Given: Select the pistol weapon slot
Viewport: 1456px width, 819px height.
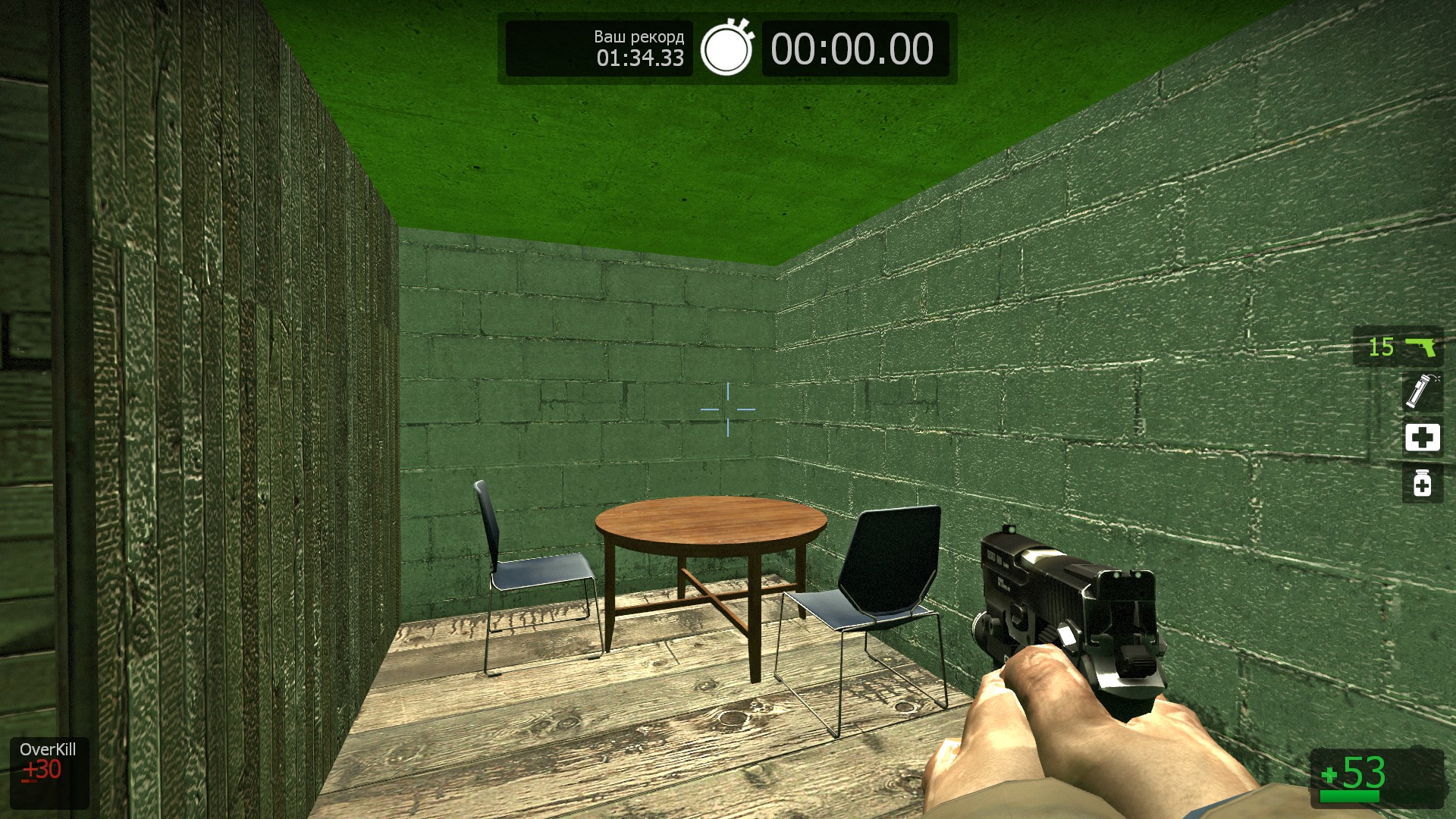Looking at the screenshot, I should point(1398,347).
